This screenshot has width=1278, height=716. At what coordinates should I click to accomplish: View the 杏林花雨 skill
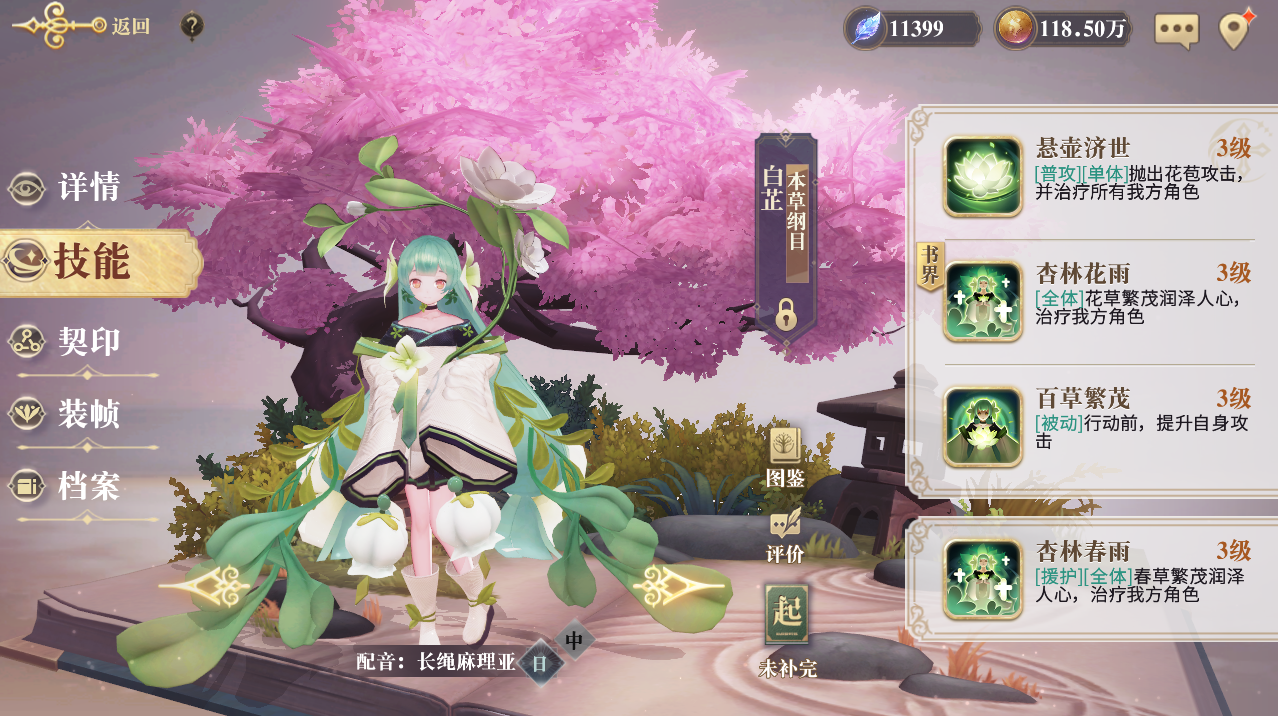pos(982,301)
